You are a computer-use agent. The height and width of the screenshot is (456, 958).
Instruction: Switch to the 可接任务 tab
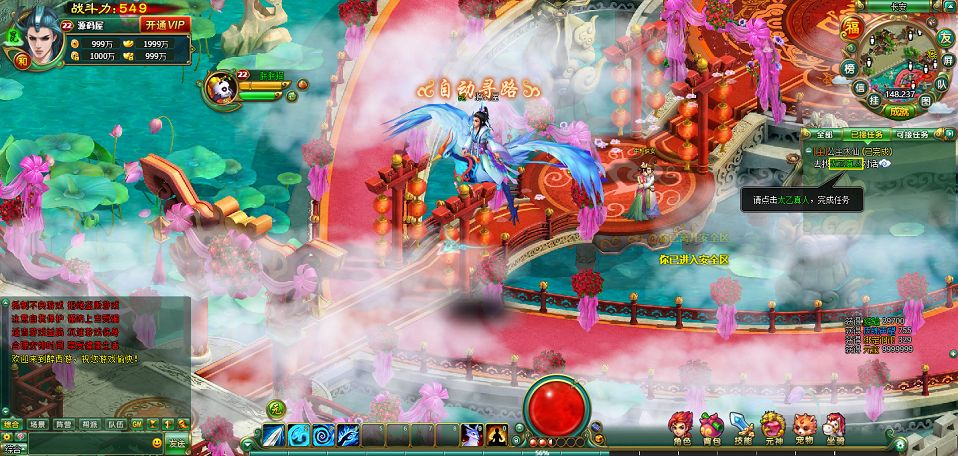tap(911, 134)
